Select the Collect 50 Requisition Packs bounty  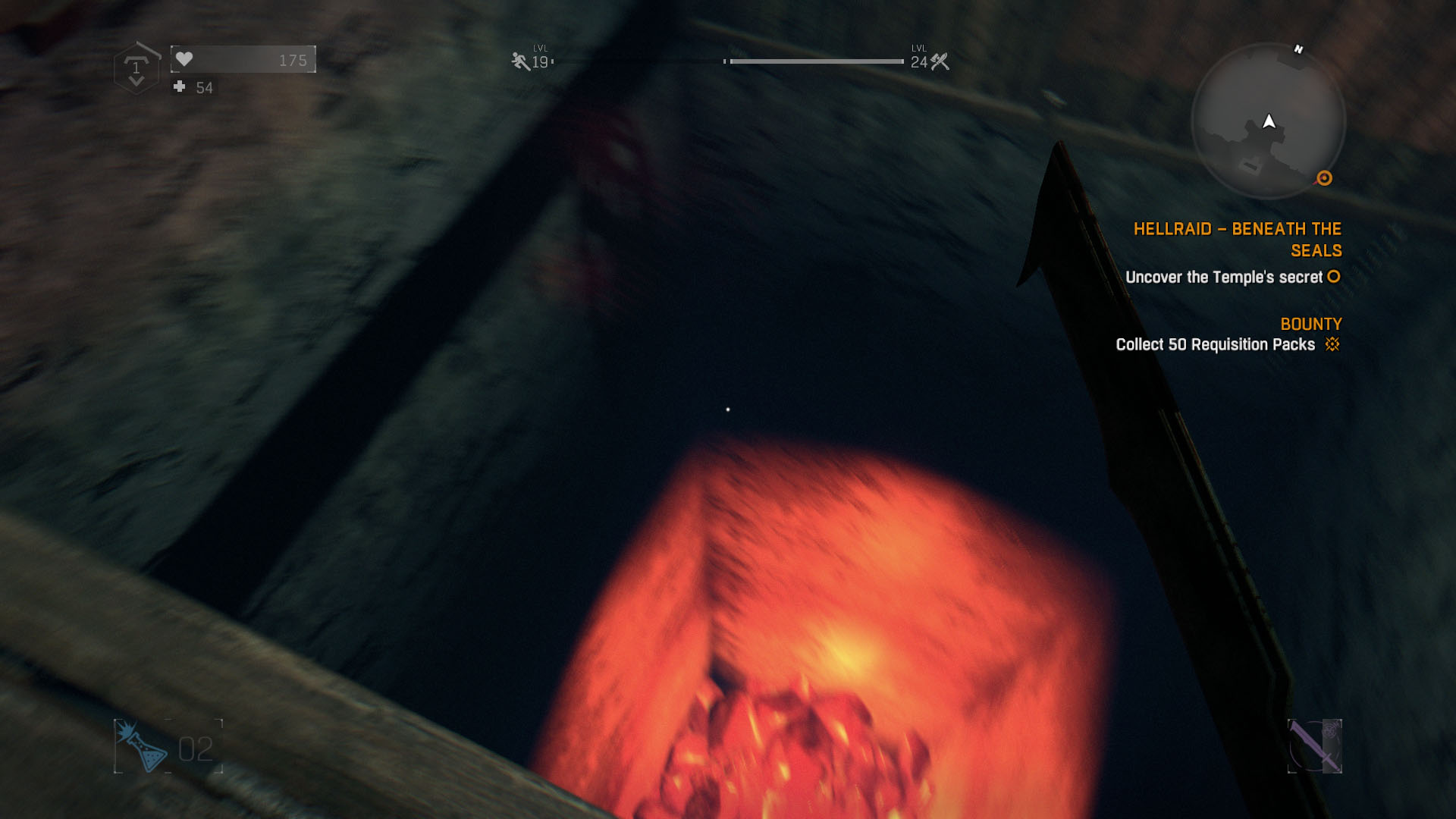pyautogui.click(x=1215, y=344)
